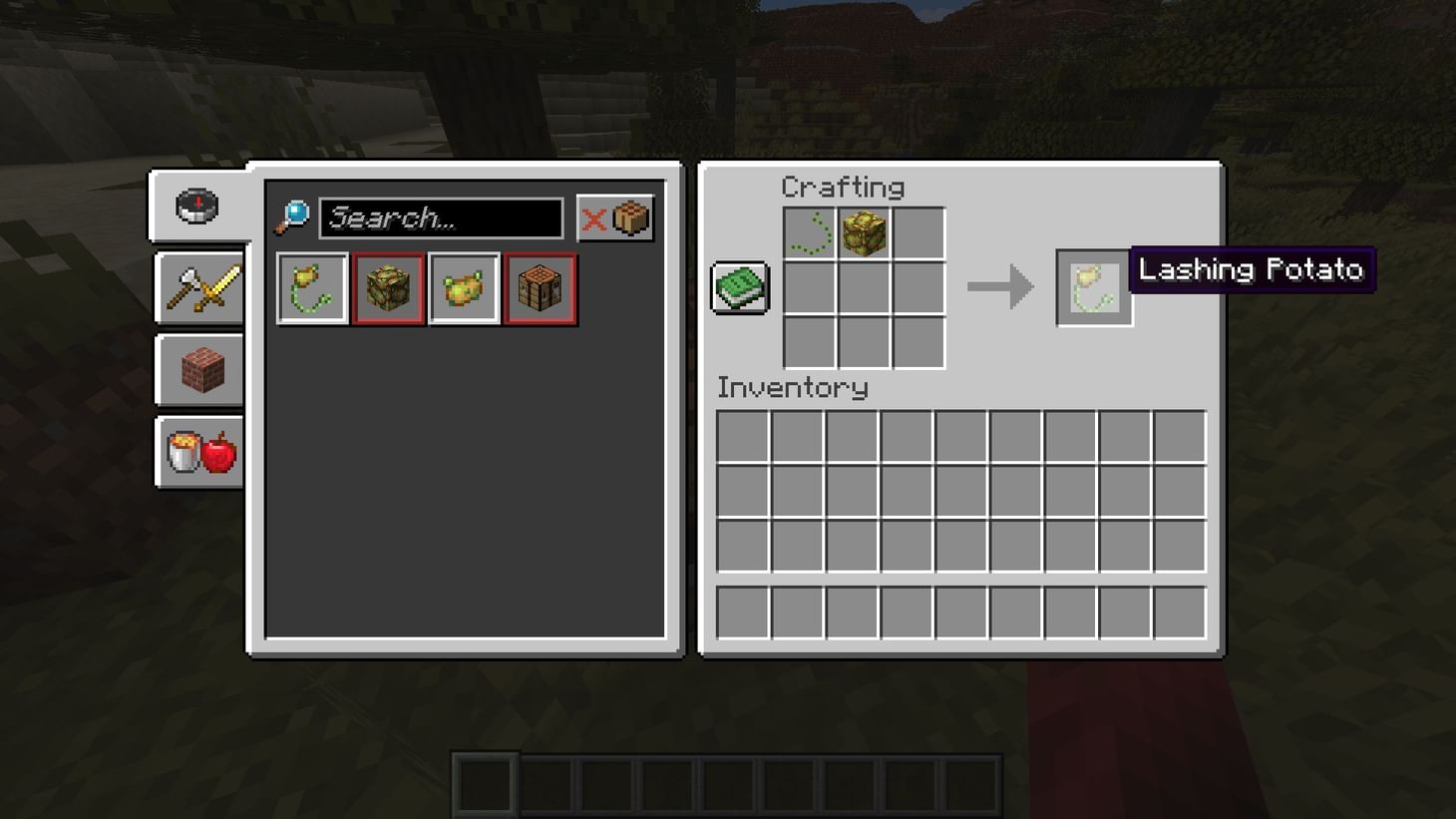Click an empty center slot of crafting grid

coord(866,287)
